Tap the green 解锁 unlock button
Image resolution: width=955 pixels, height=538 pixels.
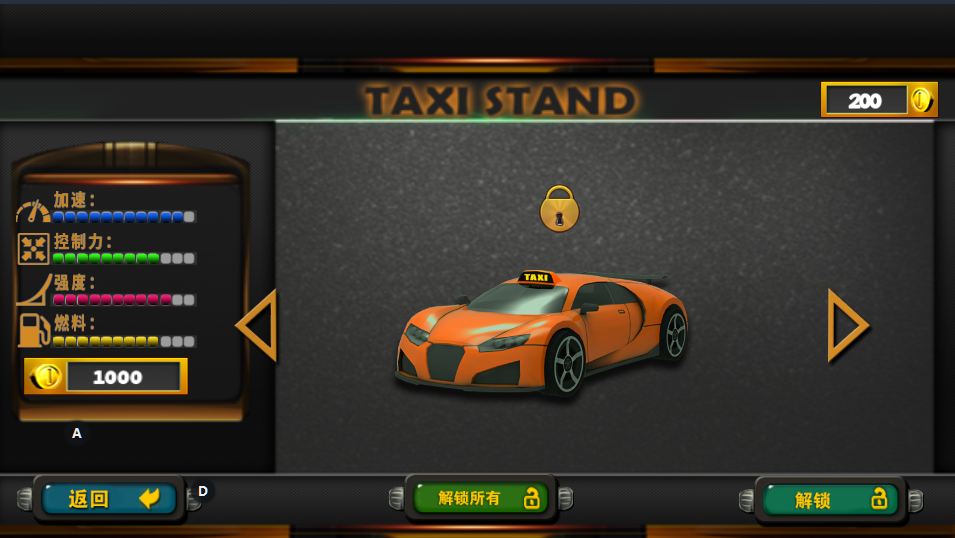point(831,499)
